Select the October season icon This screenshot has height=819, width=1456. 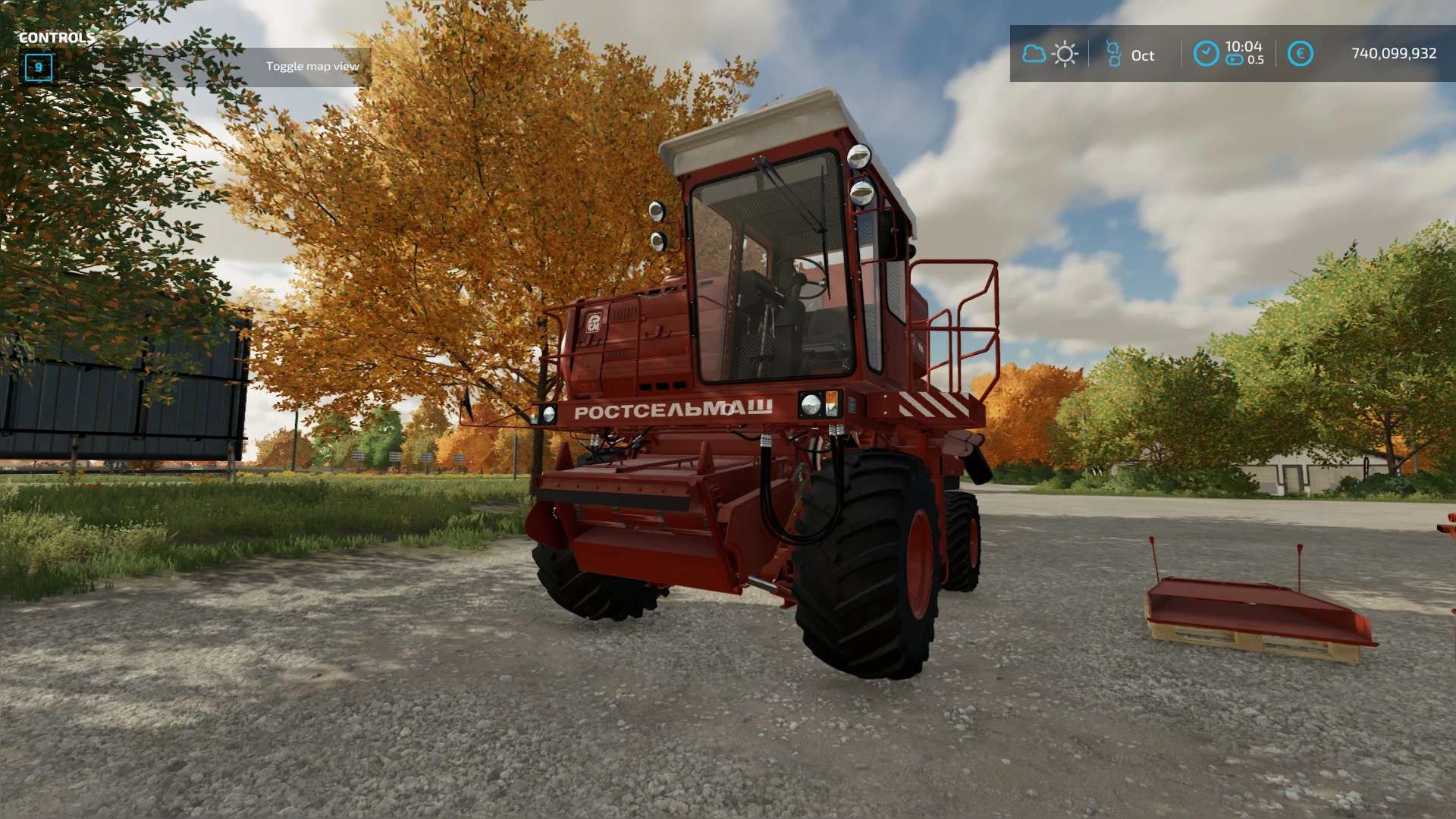(1113, 54)
